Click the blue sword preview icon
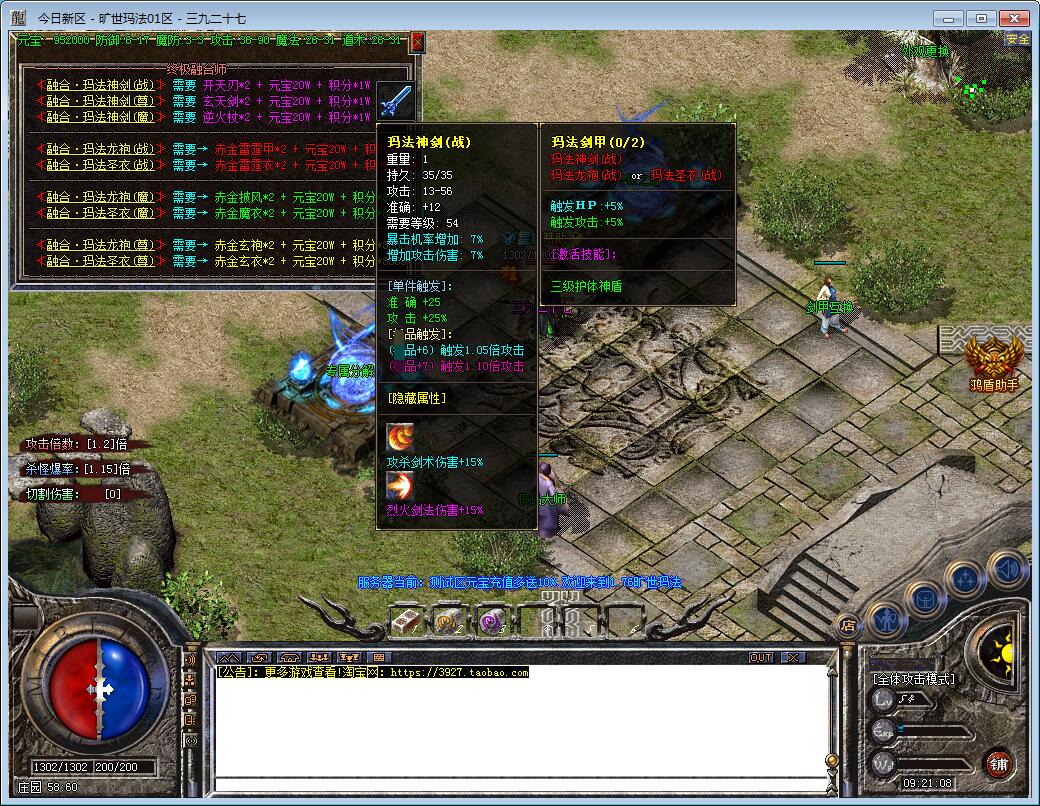1040x806 pixels. pos(394,101)
